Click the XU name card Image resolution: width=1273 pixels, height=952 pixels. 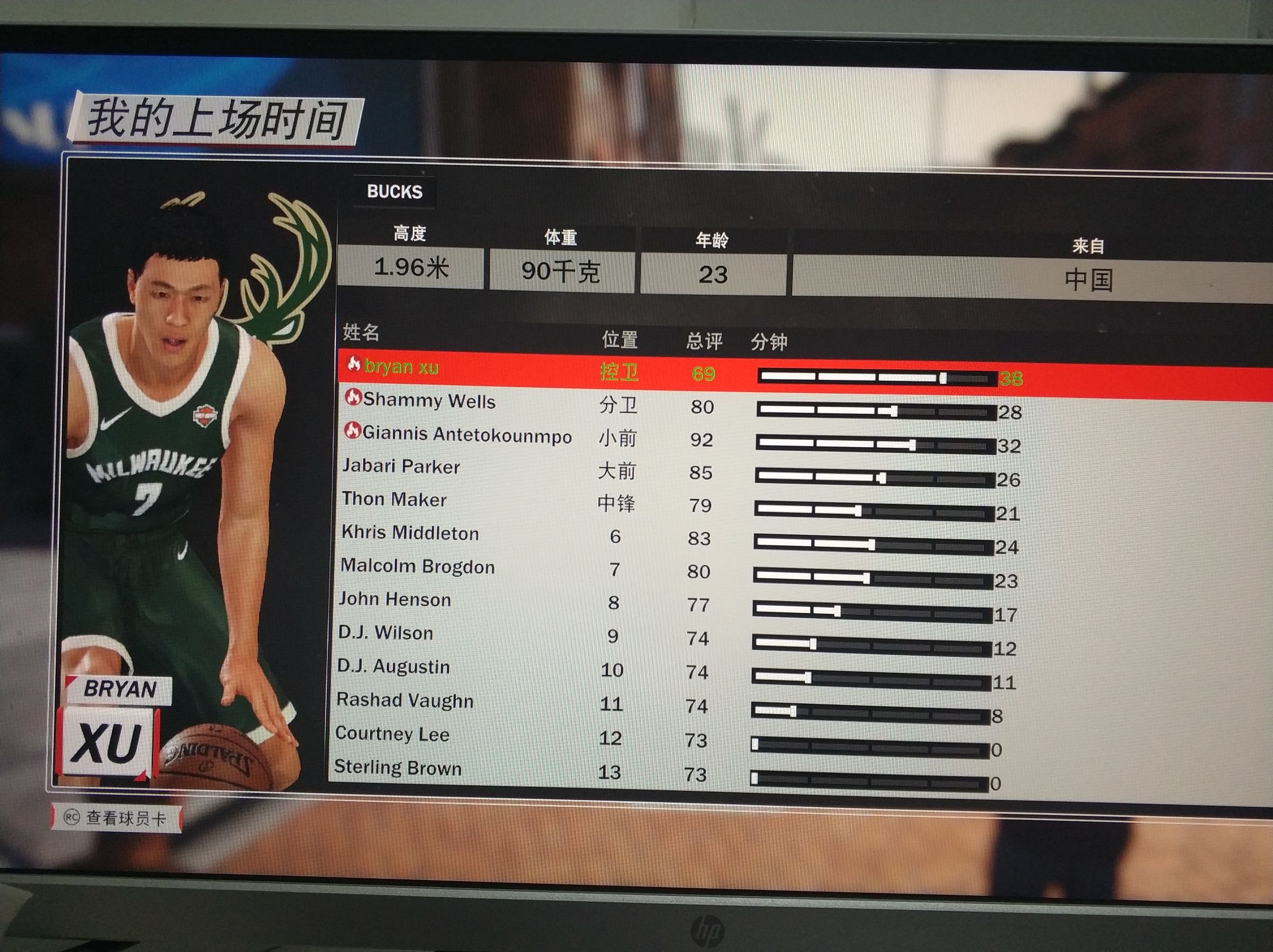point(106,742)
